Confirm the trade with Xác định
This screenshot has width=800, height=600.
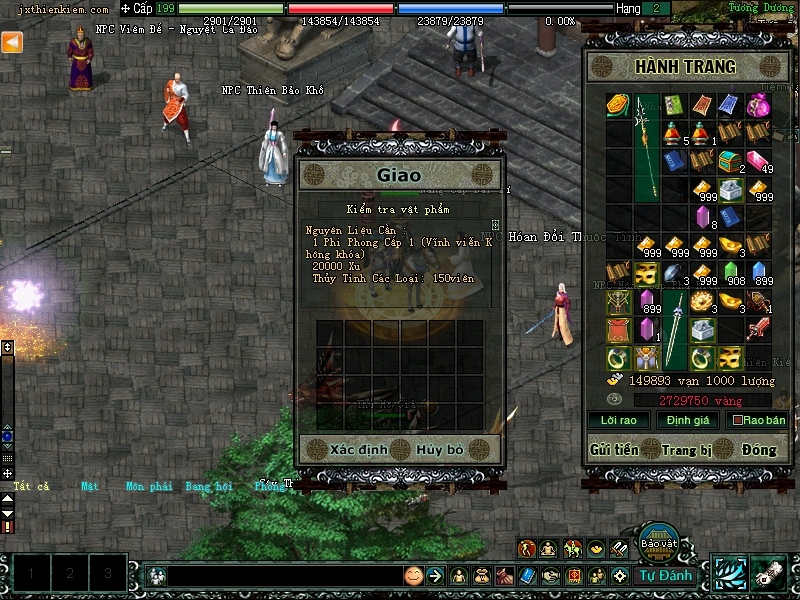click(x=358, y=450)
